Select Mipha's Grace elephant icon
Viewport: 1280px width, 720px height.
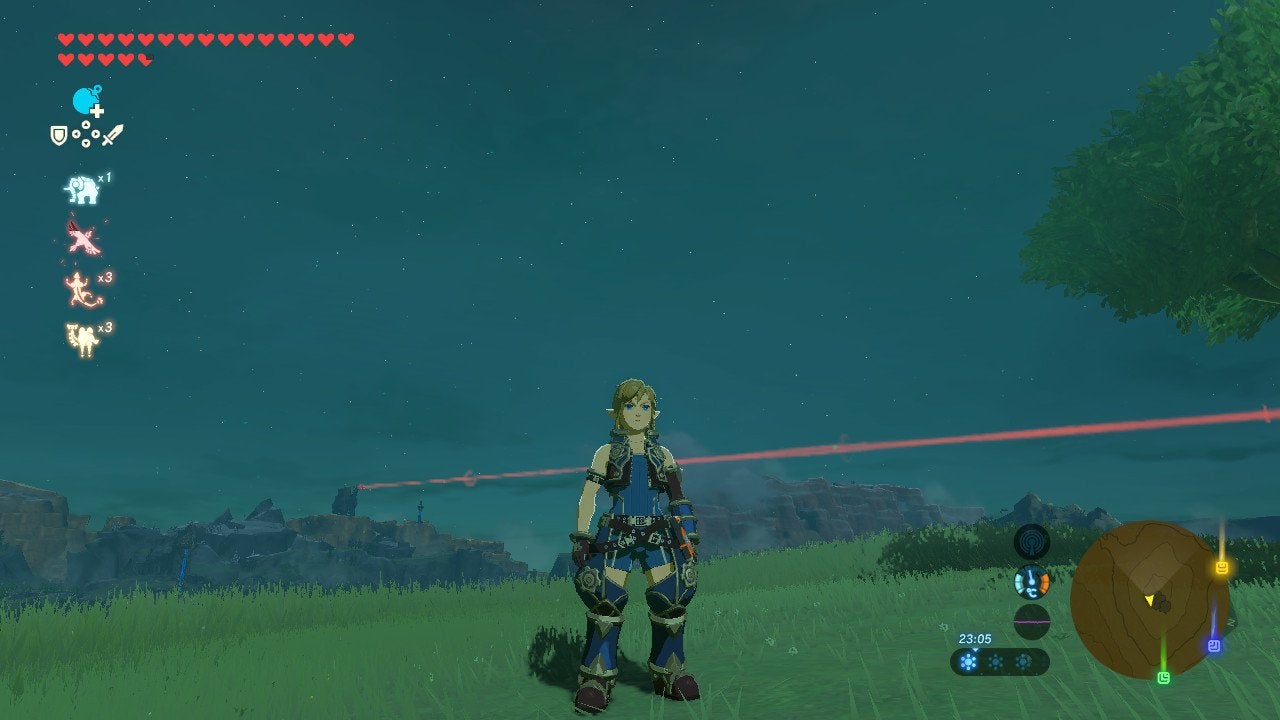[82, 187]
